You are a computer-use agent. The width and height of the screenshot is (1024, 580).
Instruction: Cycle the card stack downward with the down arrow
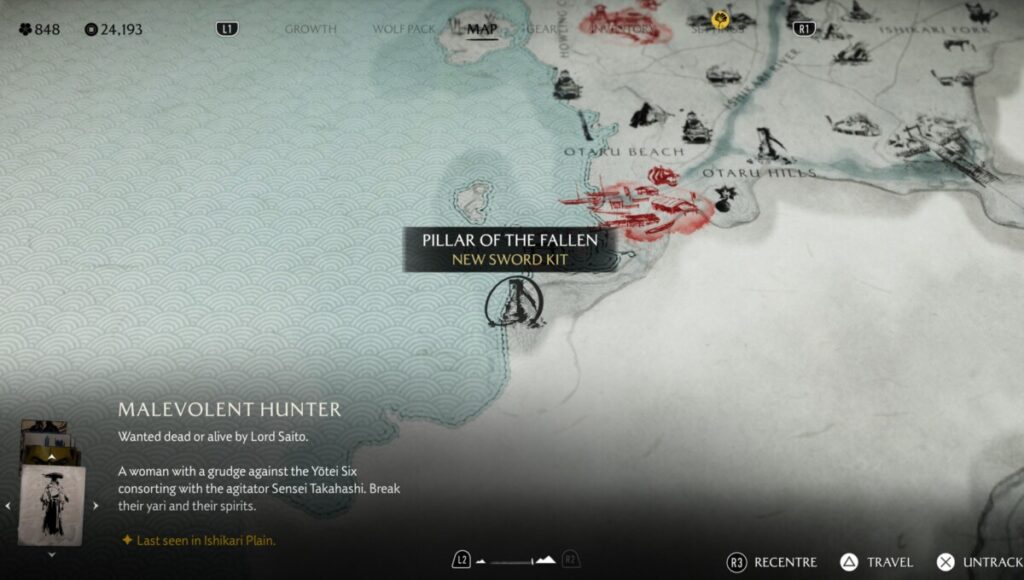coord(51,554)
